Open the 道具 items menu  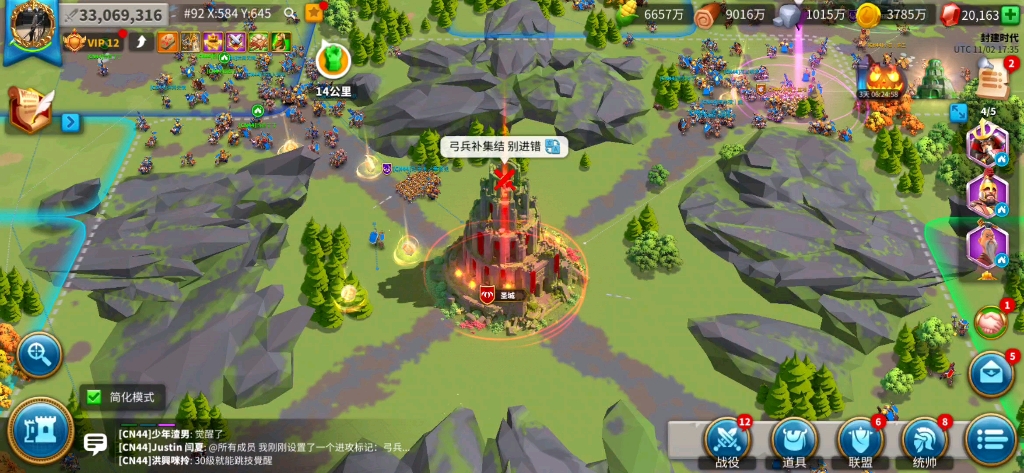click(x=794, y=440)
